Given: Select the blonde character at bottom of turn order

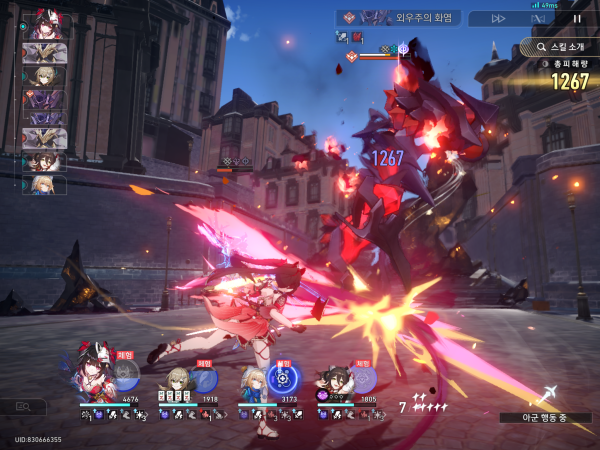Looking at the screenshot, I should click(45, 184).
